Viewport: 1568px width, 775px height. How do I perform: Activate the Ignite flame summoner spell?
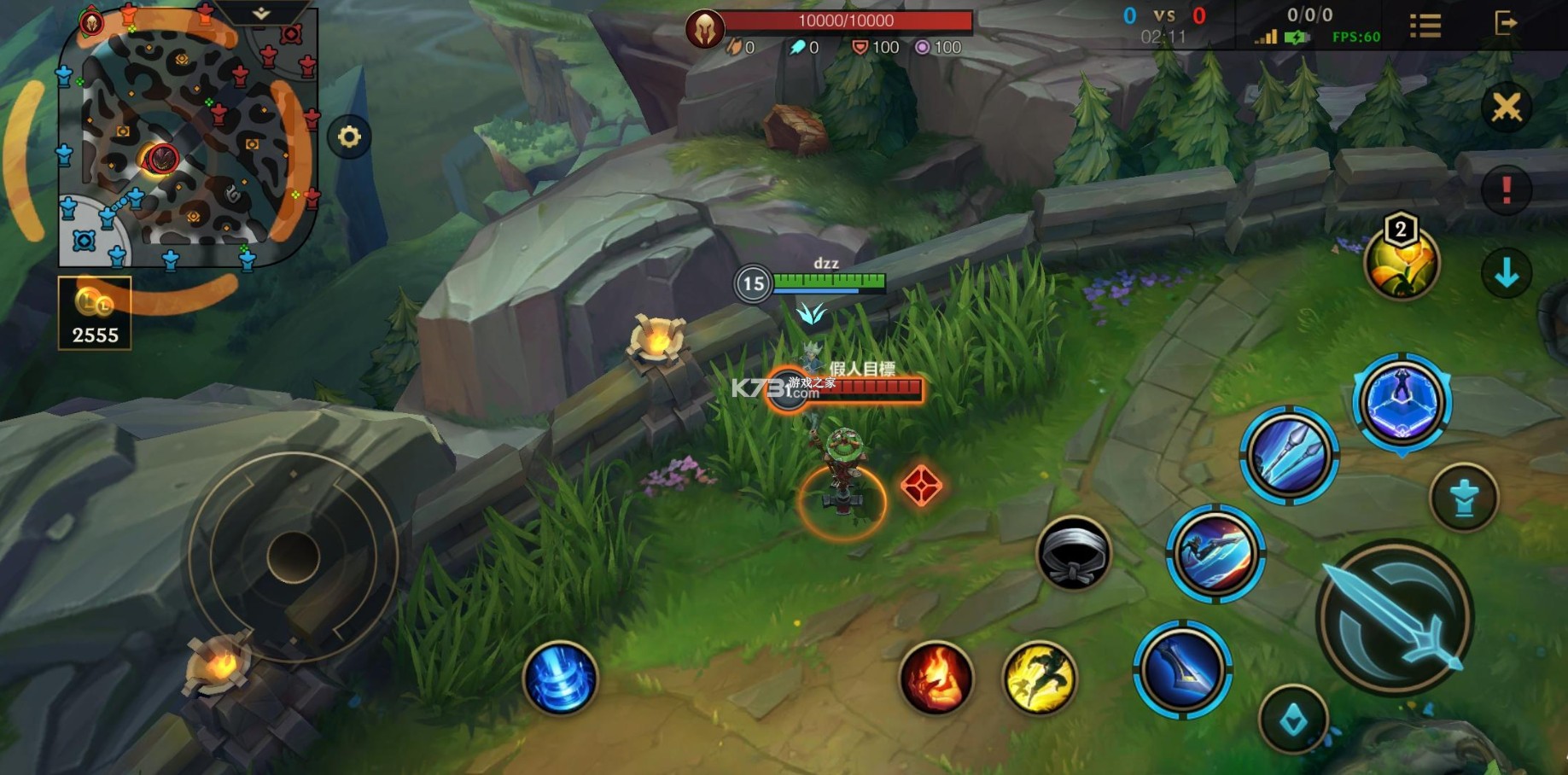coord(936,679)
